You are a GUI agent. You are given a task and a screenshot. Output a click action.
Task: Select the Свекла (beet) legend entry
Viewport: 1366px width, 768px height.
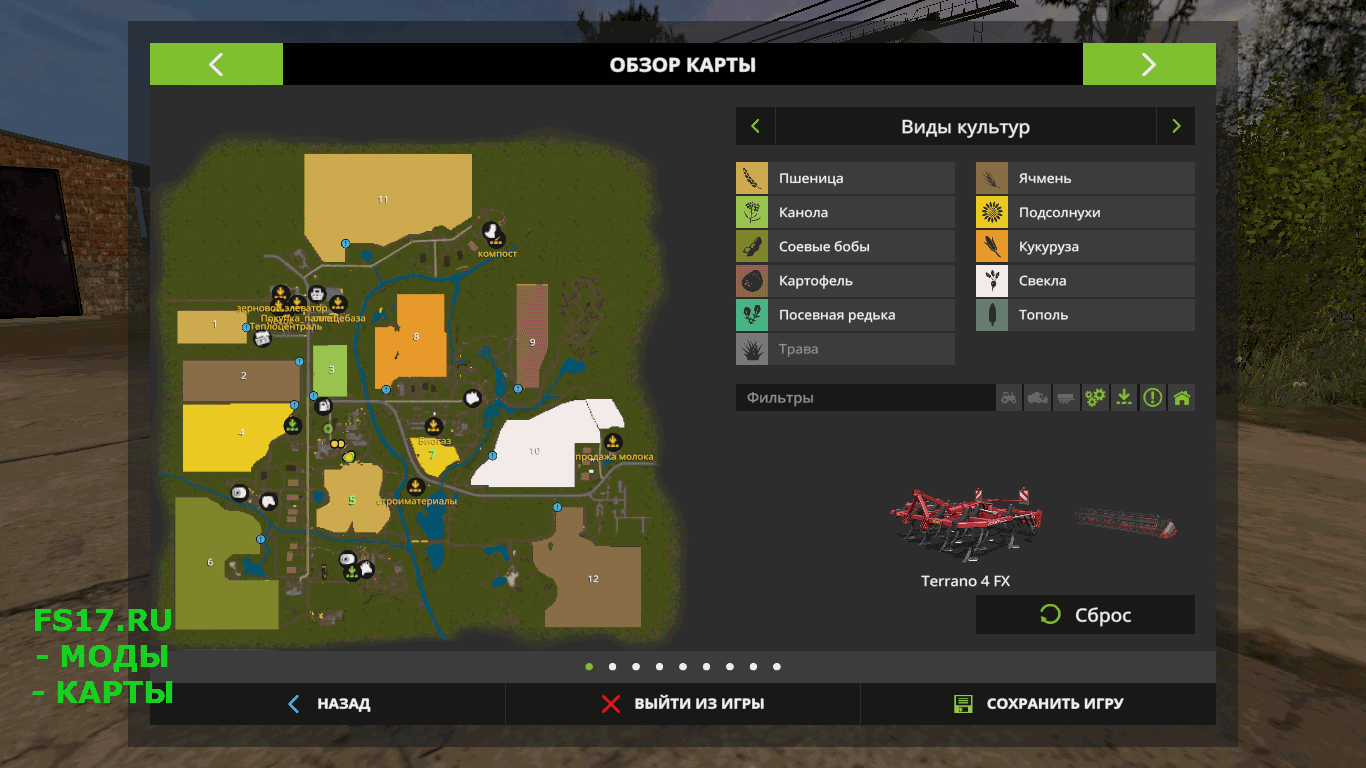[x=1085, y=281]
